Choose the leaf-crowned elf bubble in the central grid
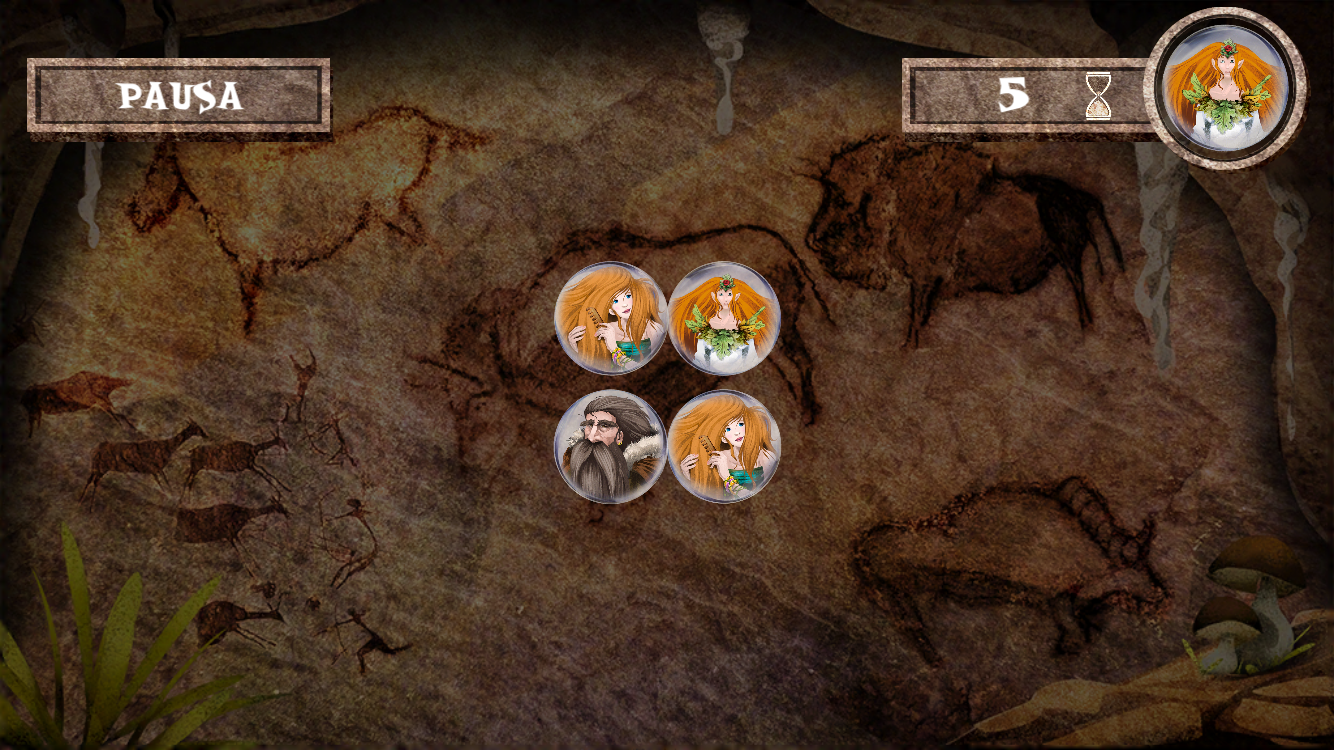 [x=723, y=318]
